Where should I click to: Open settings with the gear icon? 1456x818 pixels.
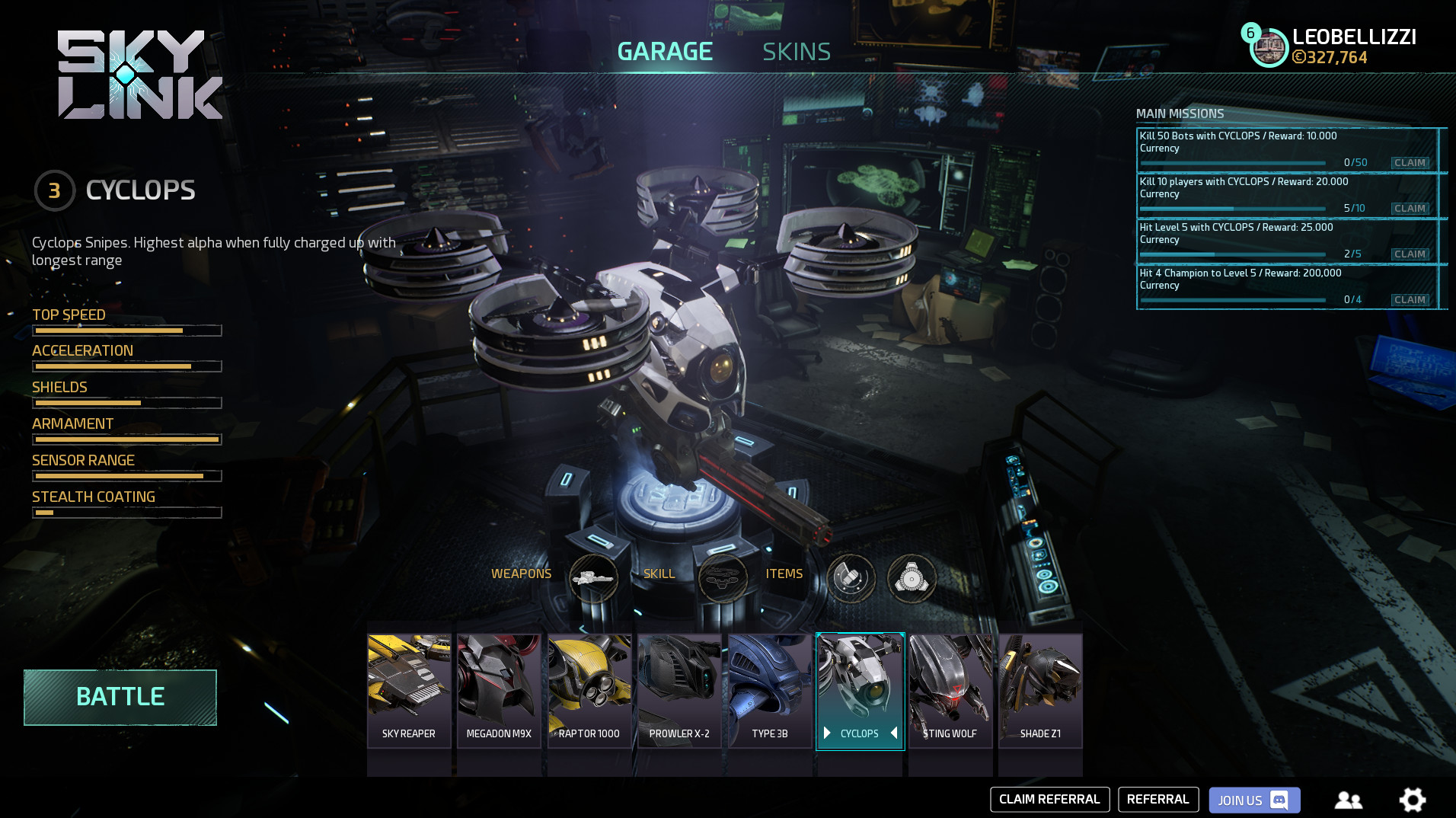[x=1413, y=800]
